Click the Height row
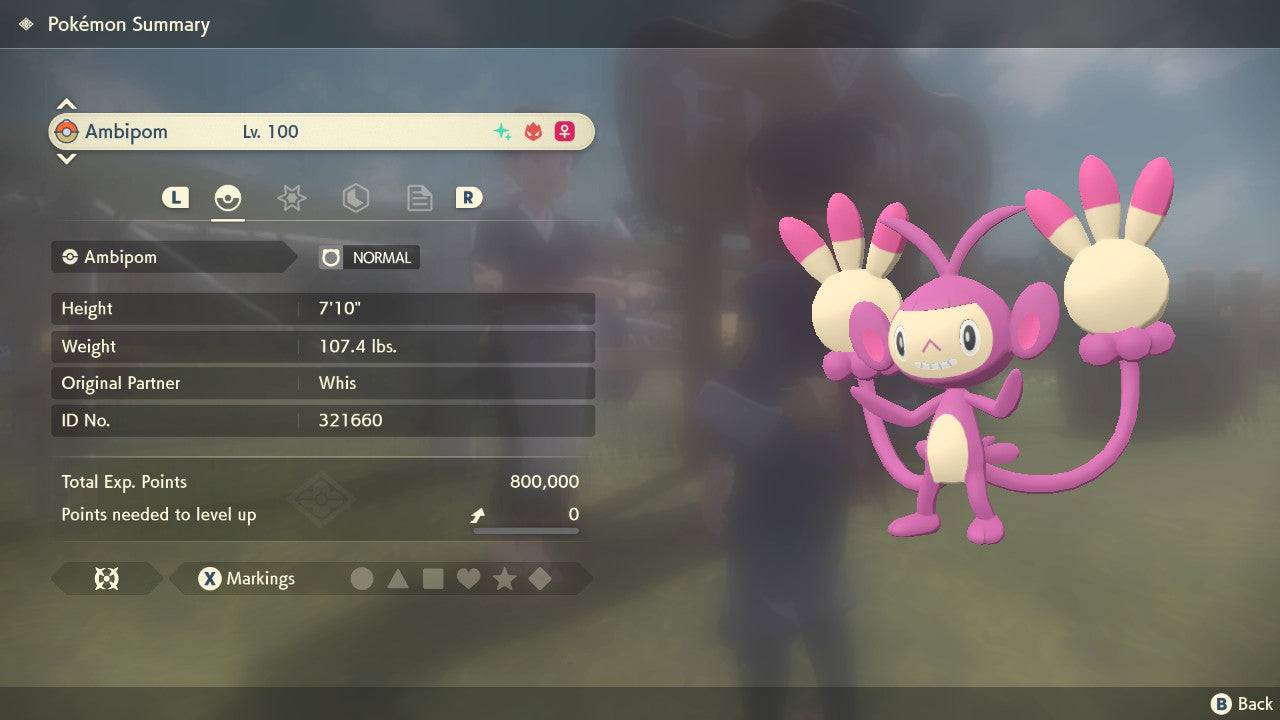1280x720 pixels. point(322,309)
